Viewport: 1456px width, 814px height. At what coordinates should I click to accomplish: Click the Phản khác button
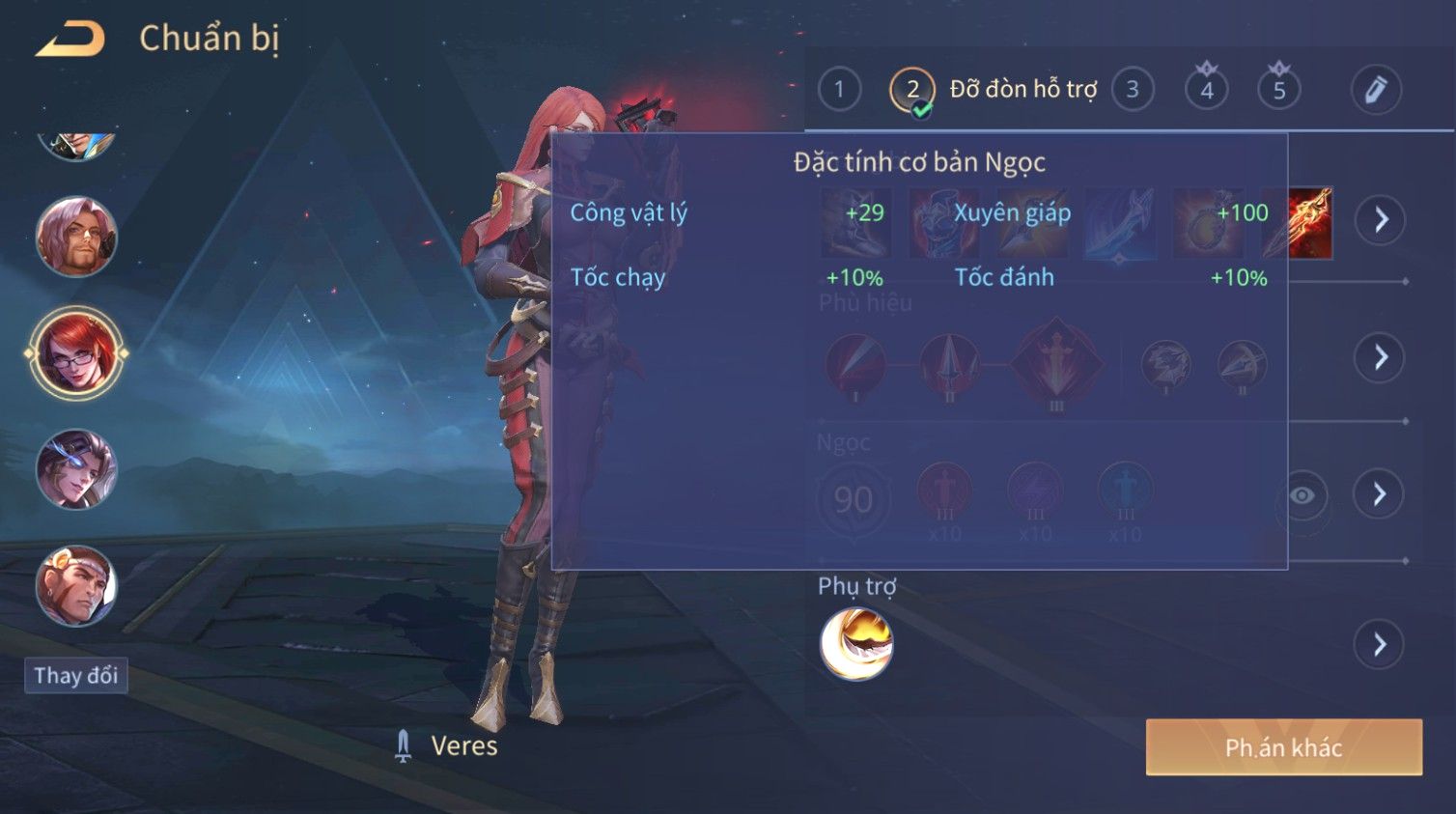(1283, 747)
